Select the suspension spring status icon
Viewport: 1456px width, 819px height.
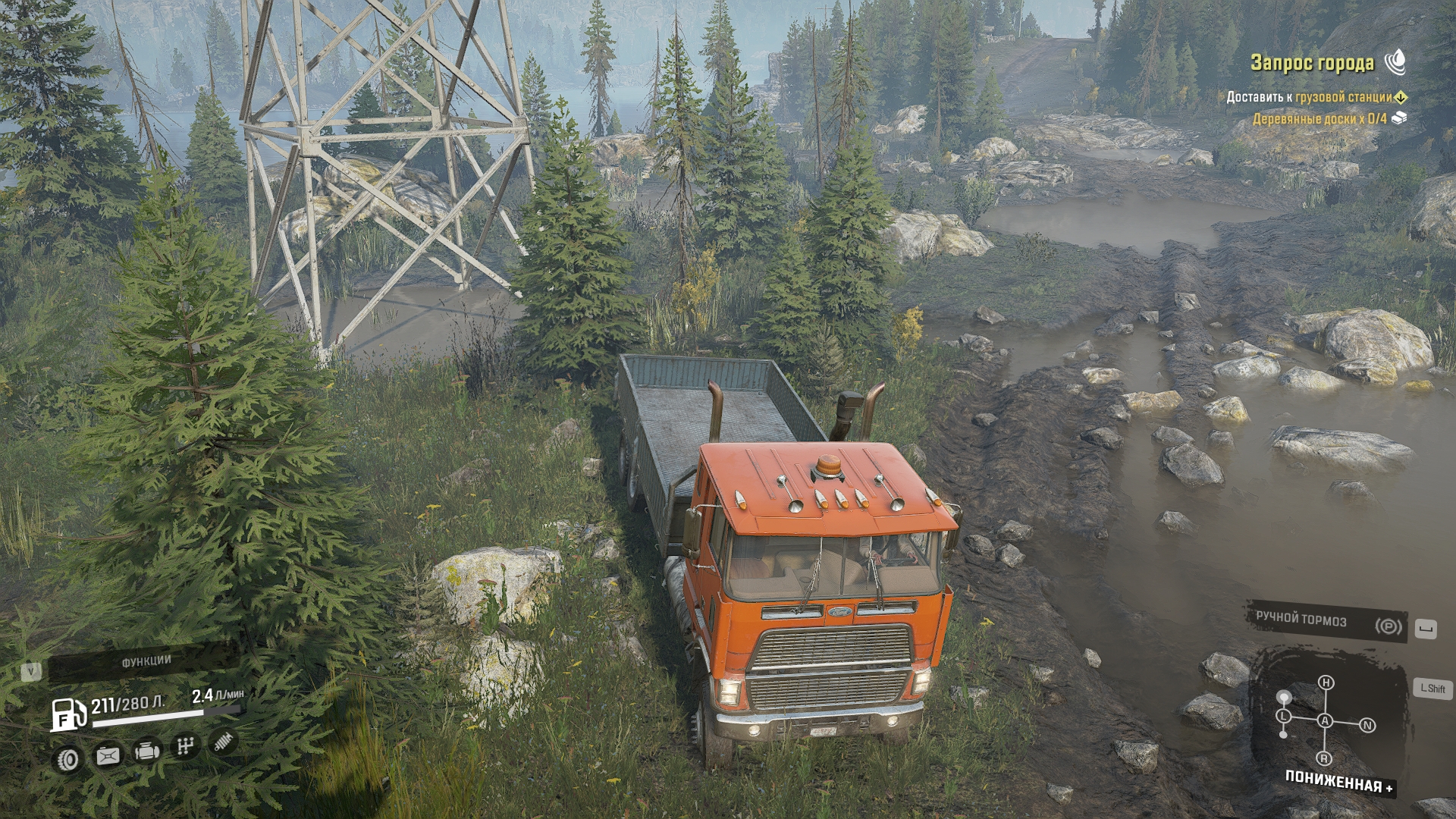coord(223,742)
